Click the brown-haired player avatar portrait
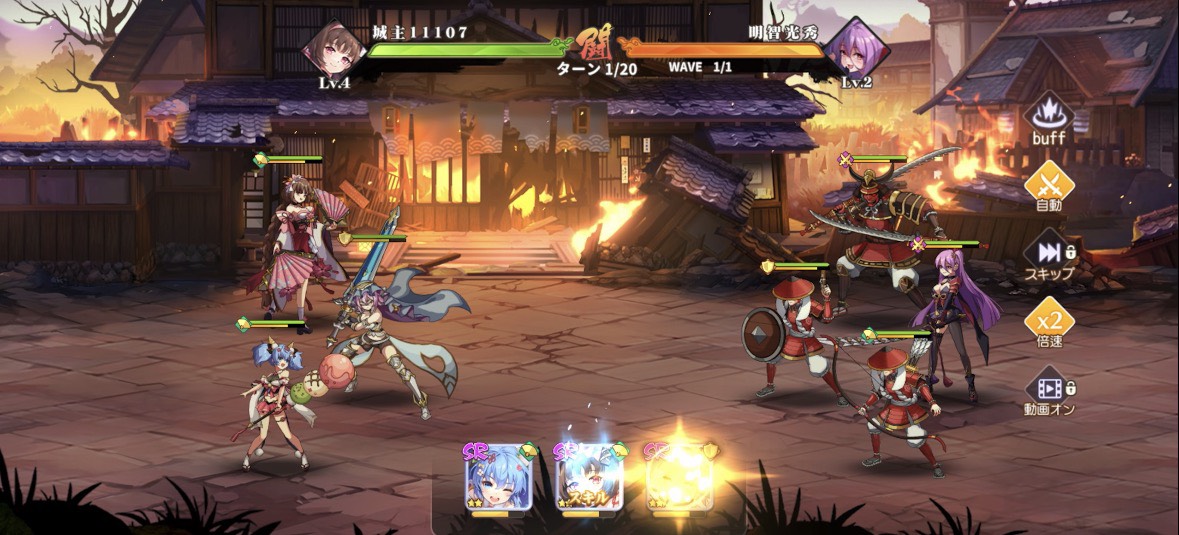This screenshot has height=535, width=1179. pos(334,47)
